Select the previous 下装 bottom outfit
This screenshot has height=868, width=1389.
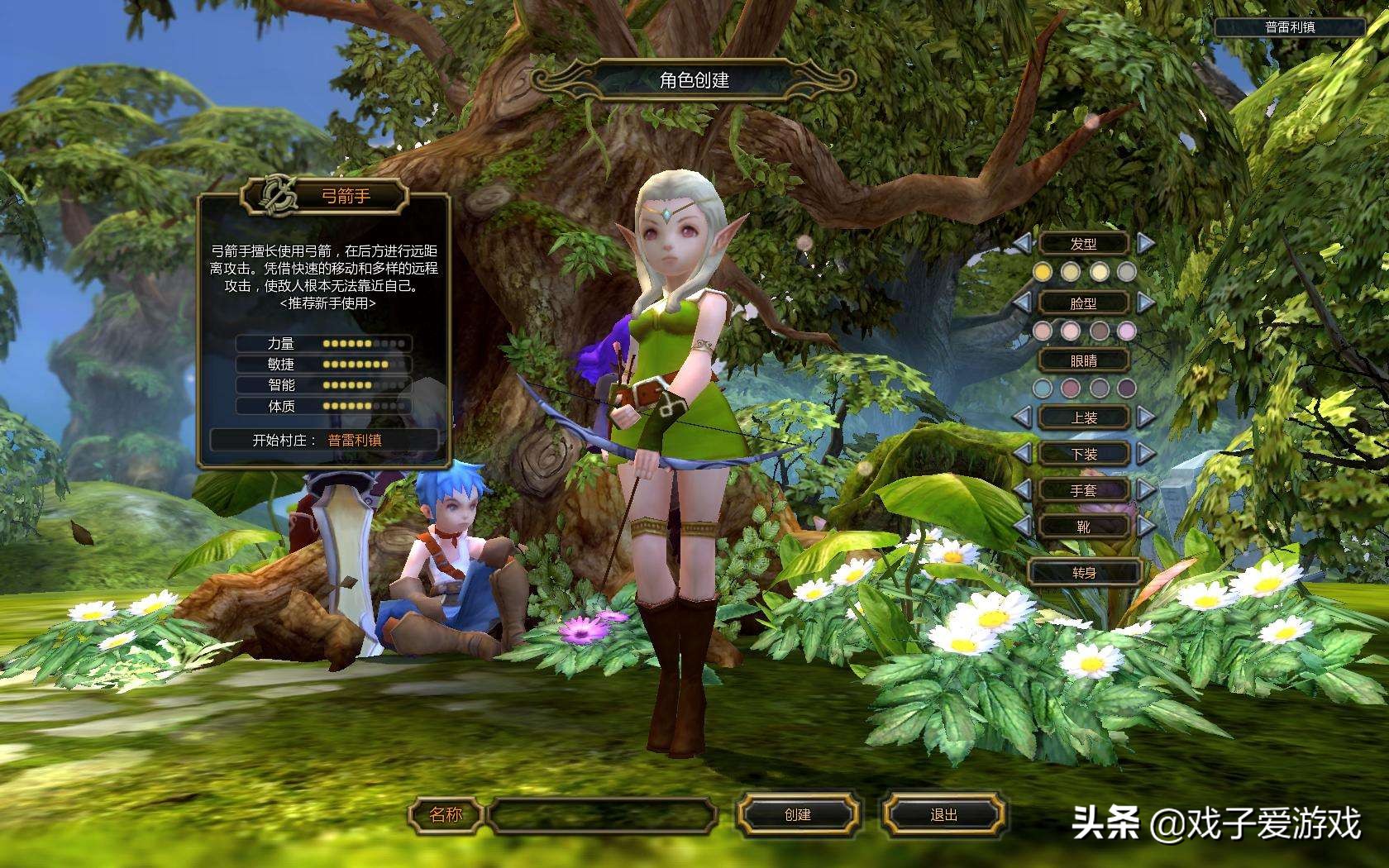pyautogui.click(x=1023, y=453)
